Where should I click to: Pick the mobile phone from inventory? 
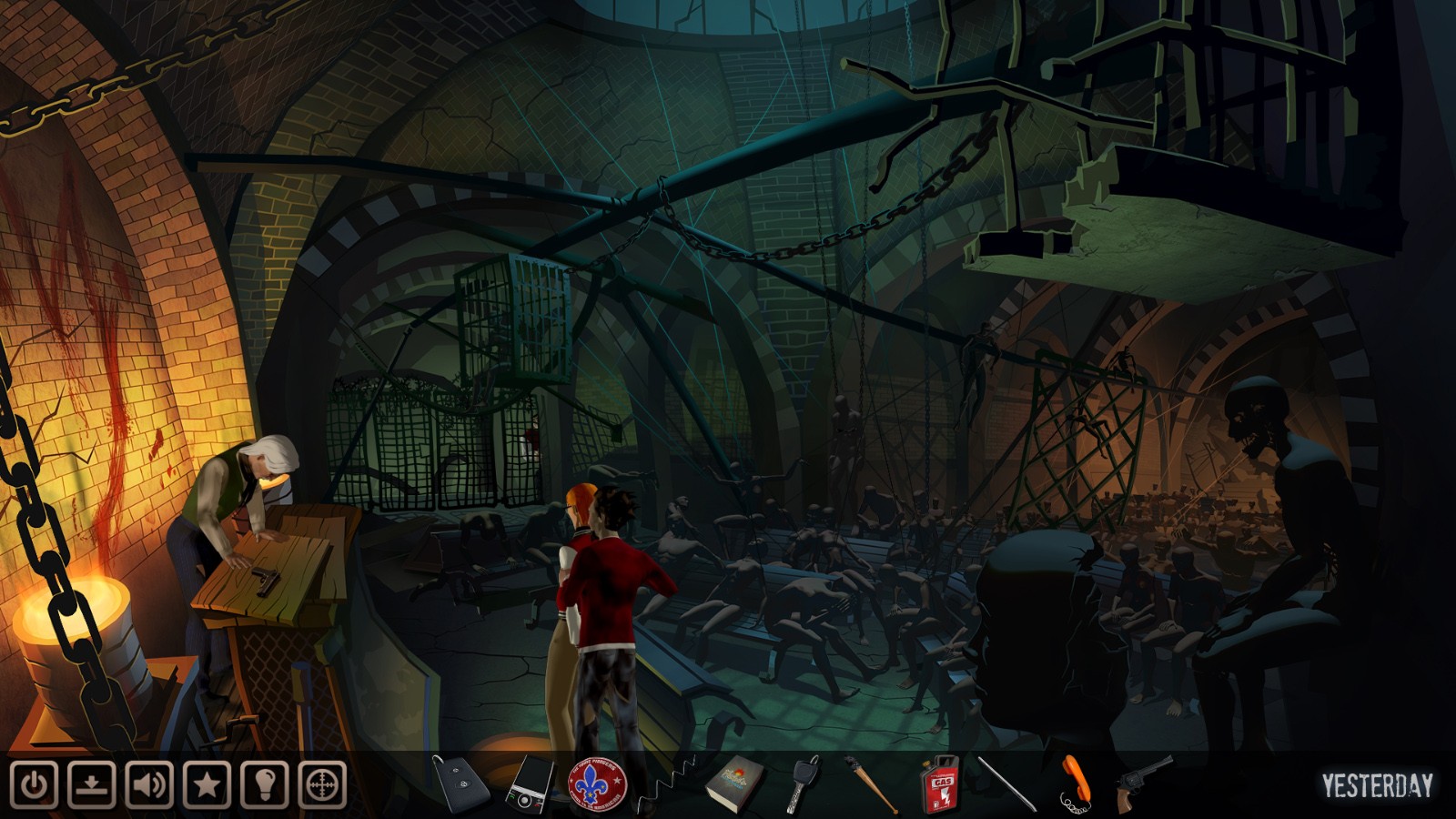[529, 784]
